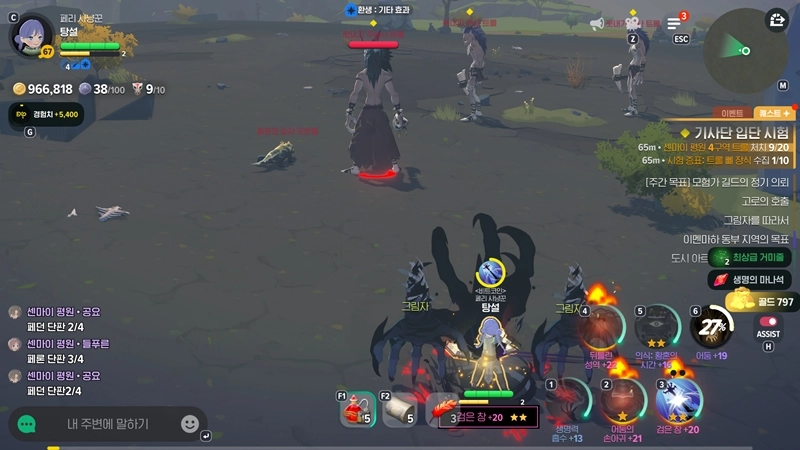The width and height of the screenshot is (800, 450).
Task: Open the circular minimap
Action: click(x=745, y=50)
